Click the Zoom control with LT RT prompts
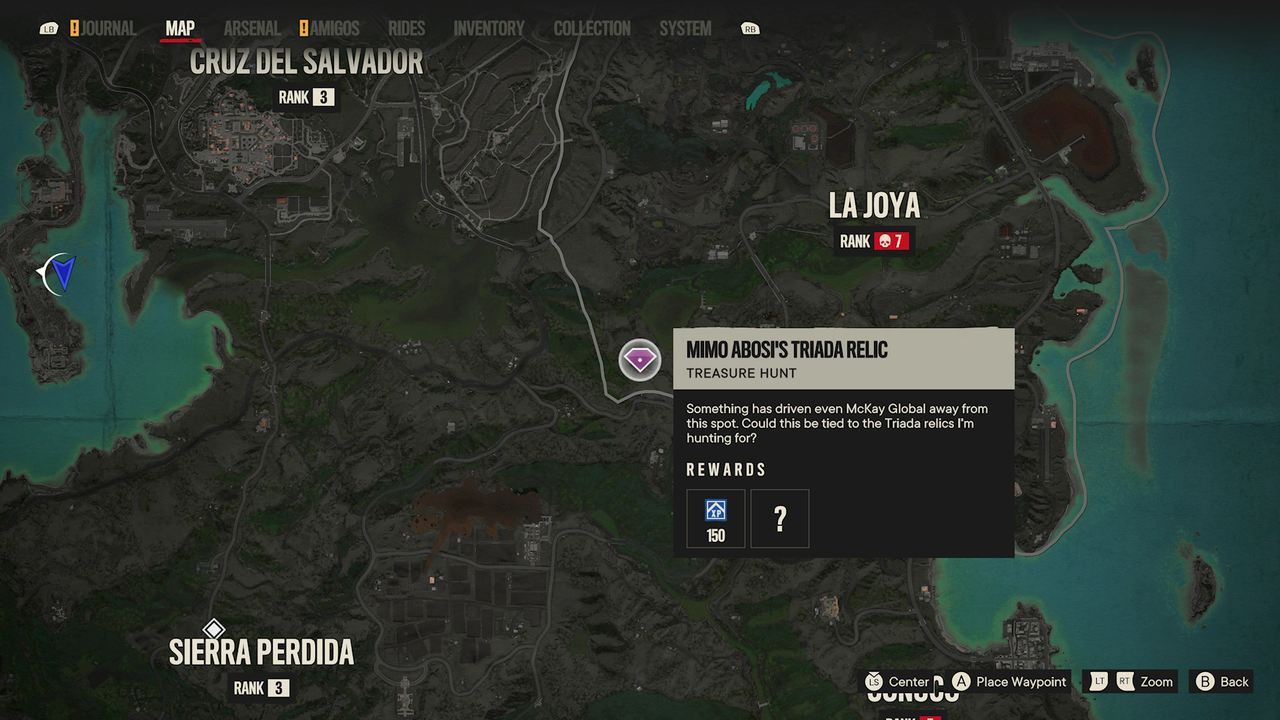The width and height of the screenshot is (1280, 720). [1130, 681]
